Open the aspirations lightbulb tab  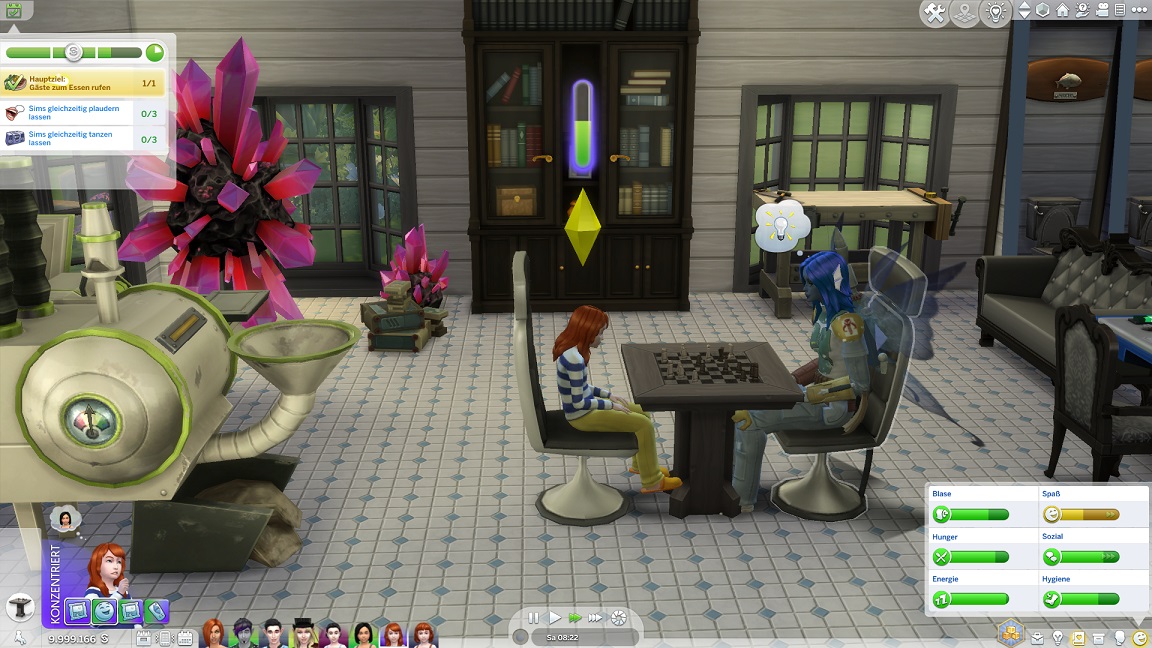(x=1058, y=638)
